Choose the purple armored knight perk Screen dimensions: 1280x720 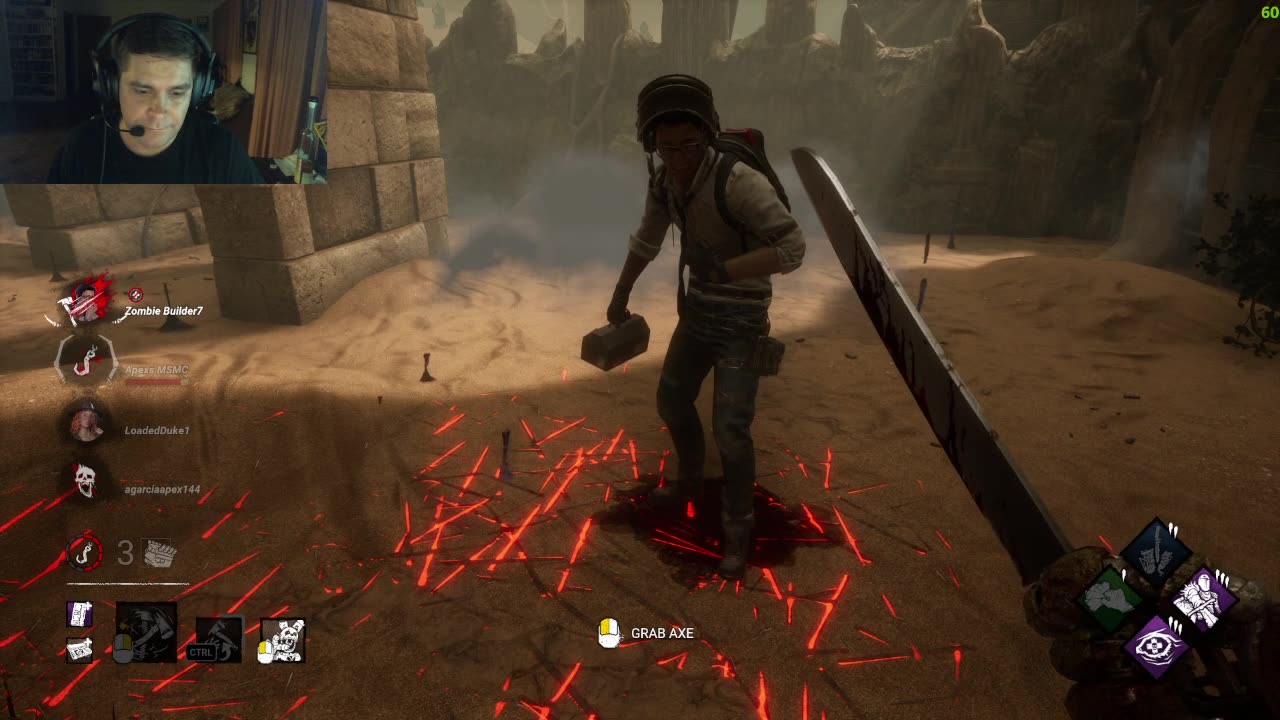point(1203,599)
